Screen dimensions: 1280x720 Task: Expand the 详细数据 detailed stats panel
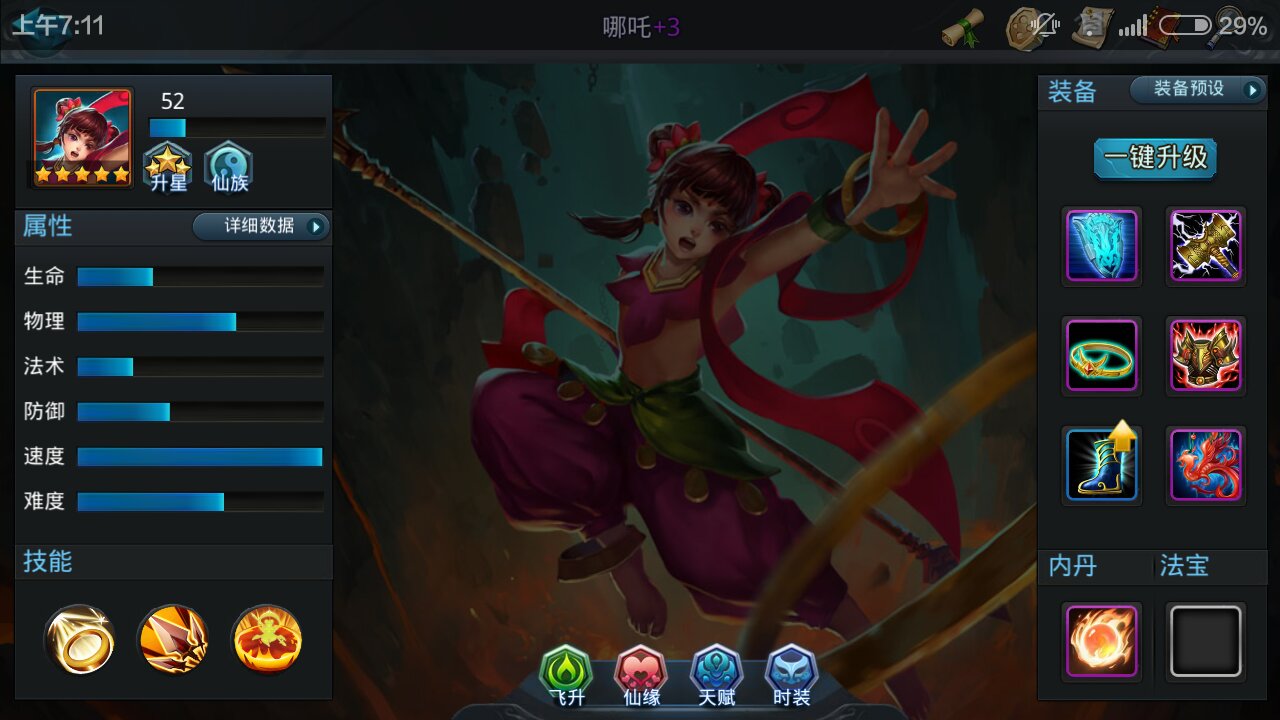tap(258, 227)
